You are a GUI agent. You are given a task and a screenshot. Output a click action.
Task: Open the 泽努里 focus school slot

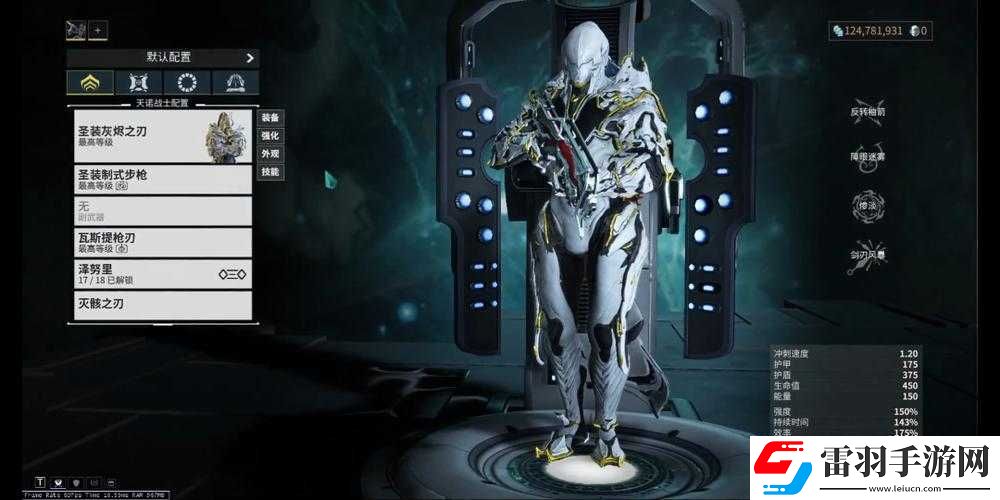pyautogui.click(x=162, y=273)
